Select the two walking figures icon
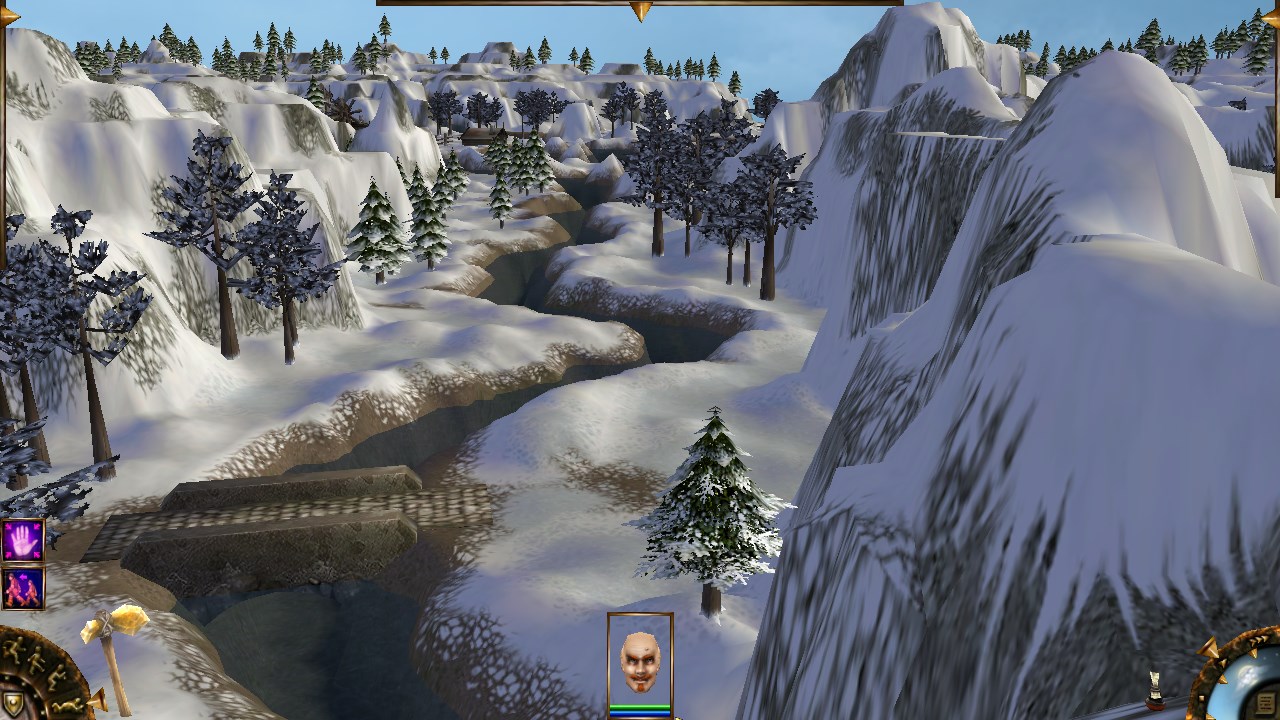This screenshot has height=720, width=1280. click(x=22, y=588)
